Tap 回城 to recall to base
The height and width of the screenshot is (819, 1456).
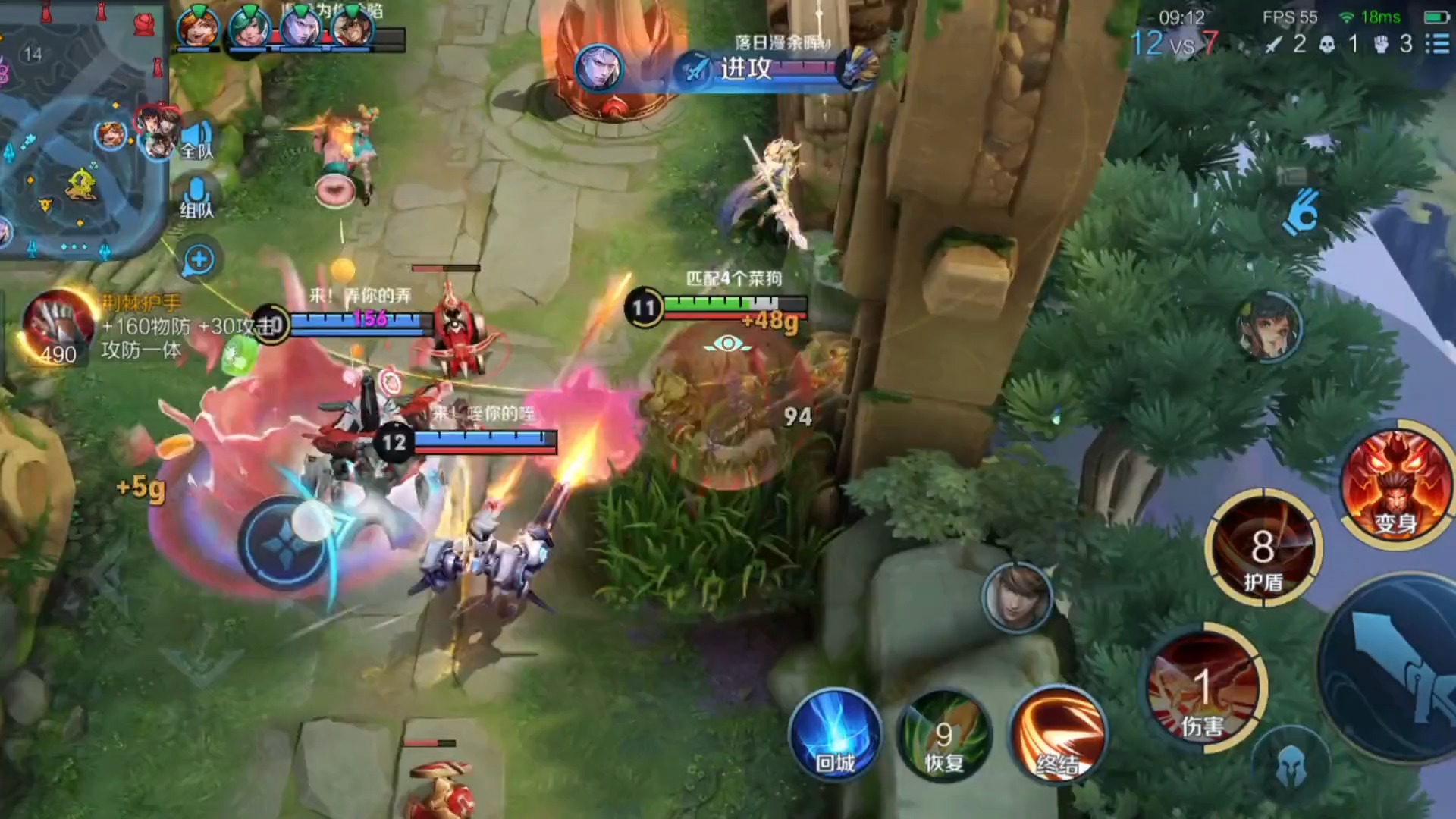[835, 736]
